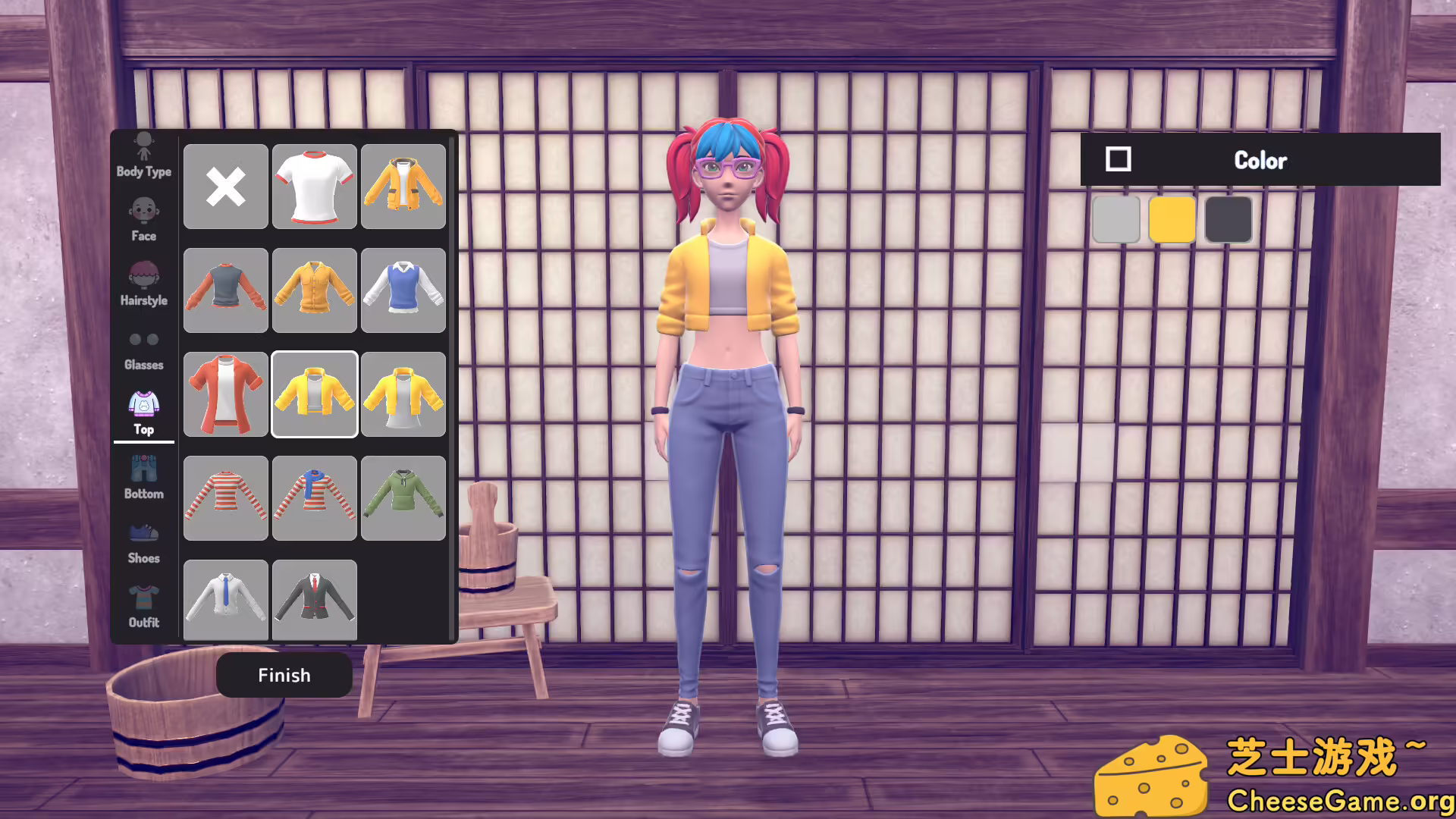Toggle the checkbox beside the Color label
Viewport: 1456px width, 819px height.
point(1116,159)
